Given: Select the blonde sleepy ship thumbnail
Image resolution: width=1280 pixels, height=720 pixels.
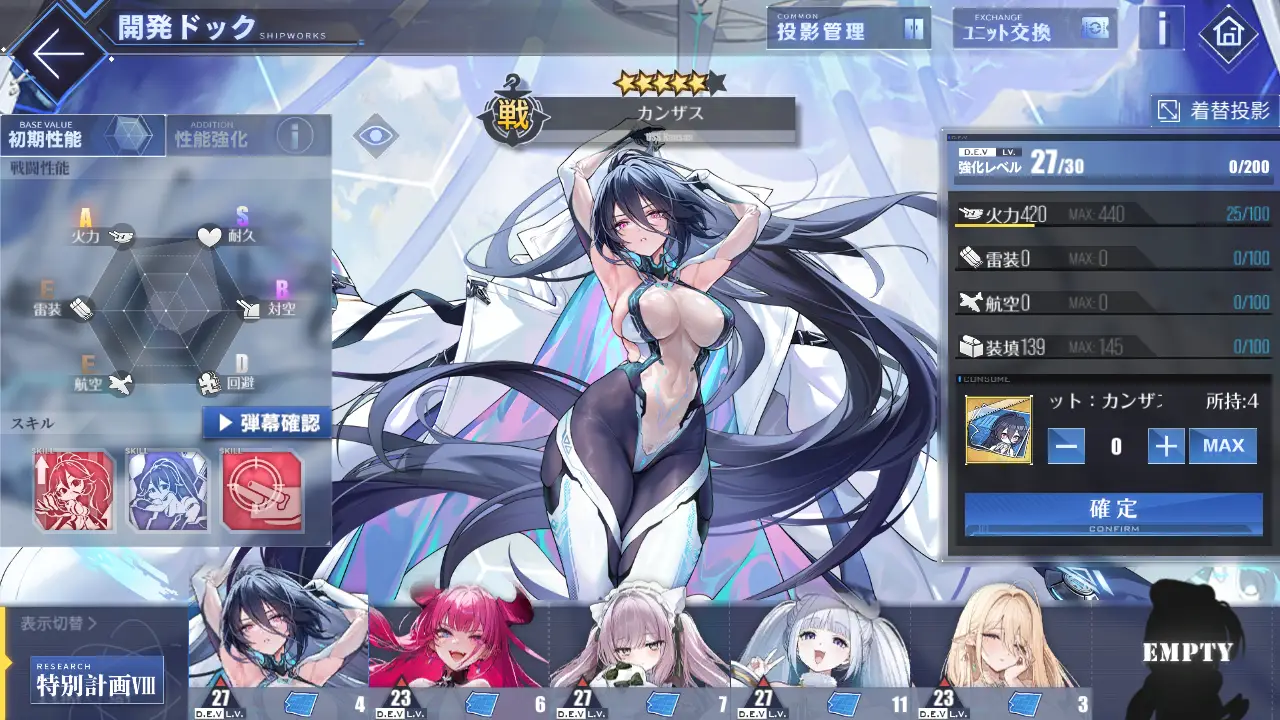Looking at the screenshot, I should 1000,650.
